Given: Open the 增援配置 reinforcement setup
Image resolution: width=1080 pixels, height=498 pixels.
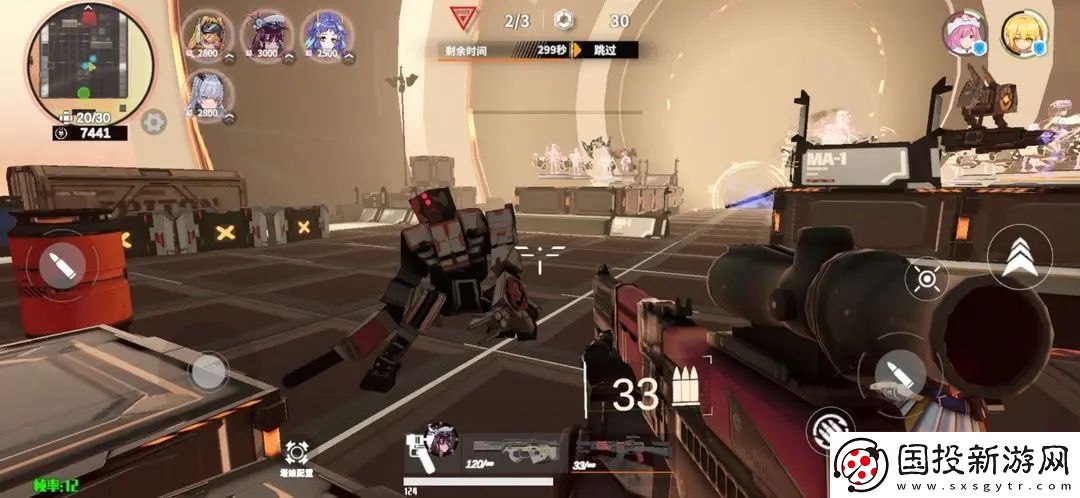Looking at the screenshot, I should tap(297, 458).
